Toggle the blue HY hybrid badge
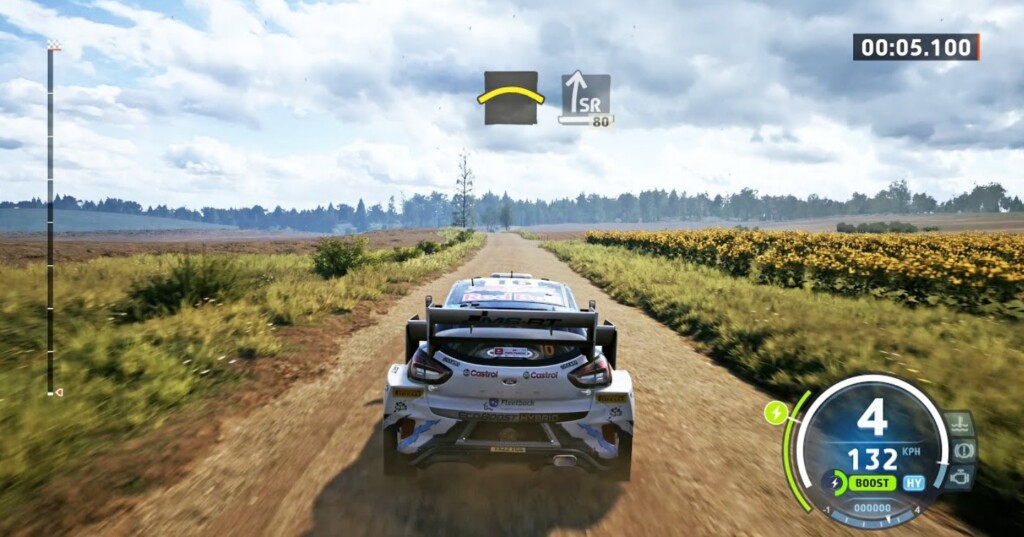Image resolution: width=1024 pixels, height=537 pixels. click(914, 483)
